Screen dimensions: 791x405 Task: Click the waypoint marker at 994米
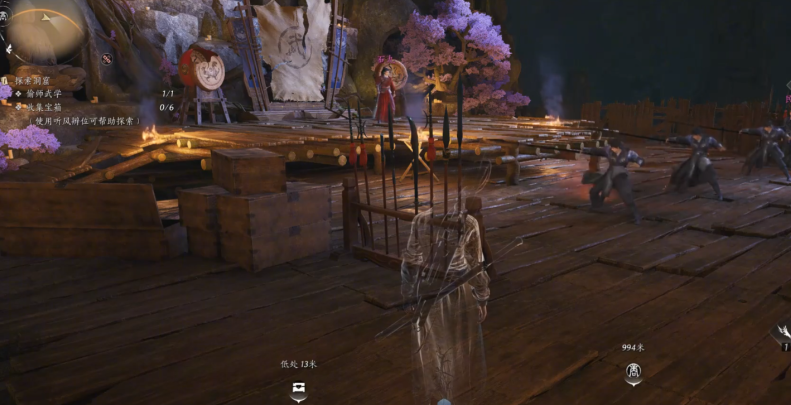(x=633, y=373)
